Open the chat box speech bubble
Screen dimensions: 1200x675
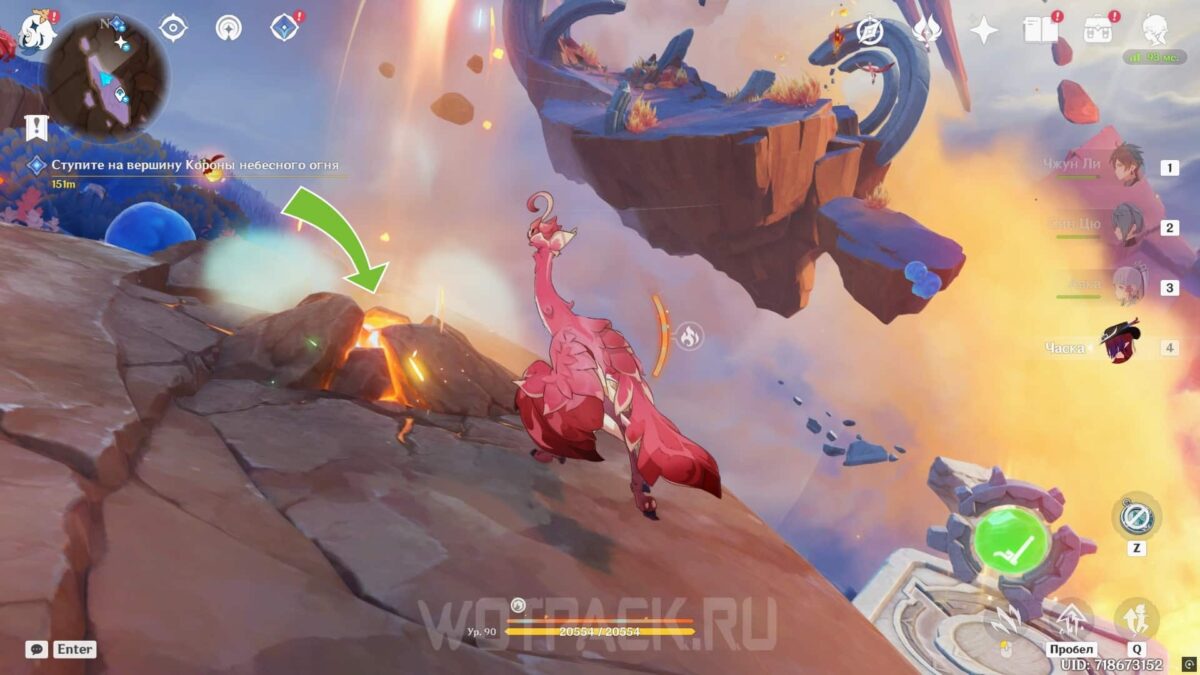click(x=37, y=649)
